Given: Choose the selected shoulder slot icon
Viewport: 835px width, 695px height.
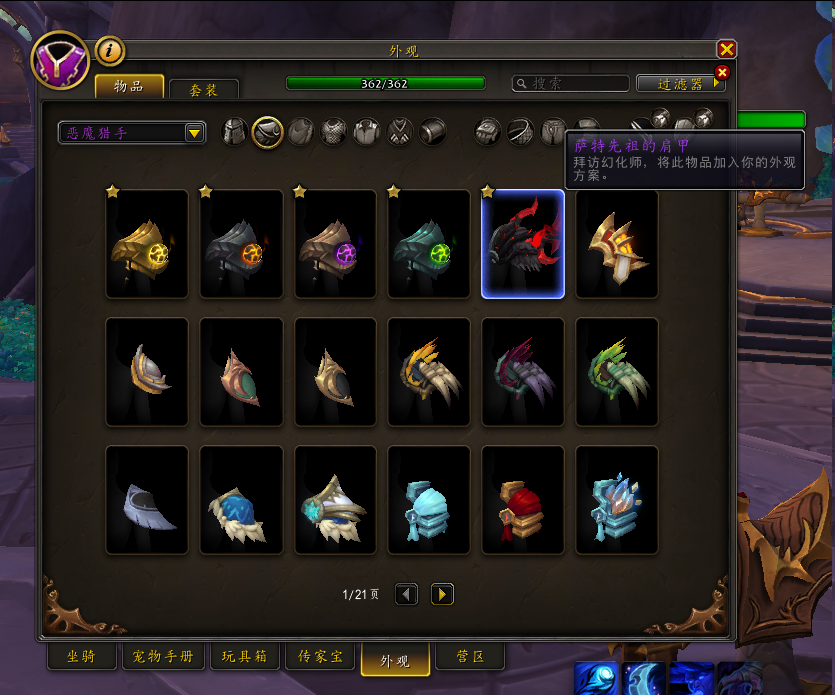Looking at the screenshot, I should [x=267, y=131].
